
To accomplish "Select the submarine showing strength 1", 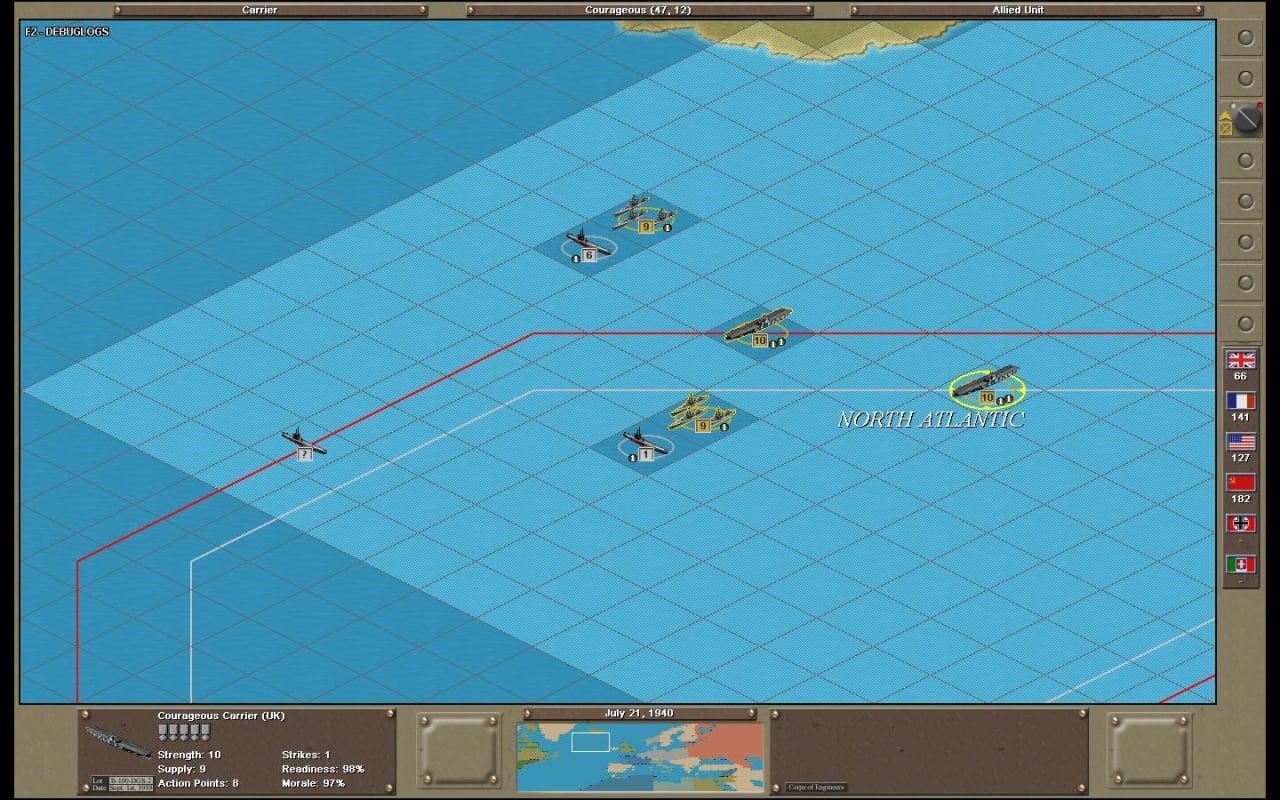I will click(644, 442).
